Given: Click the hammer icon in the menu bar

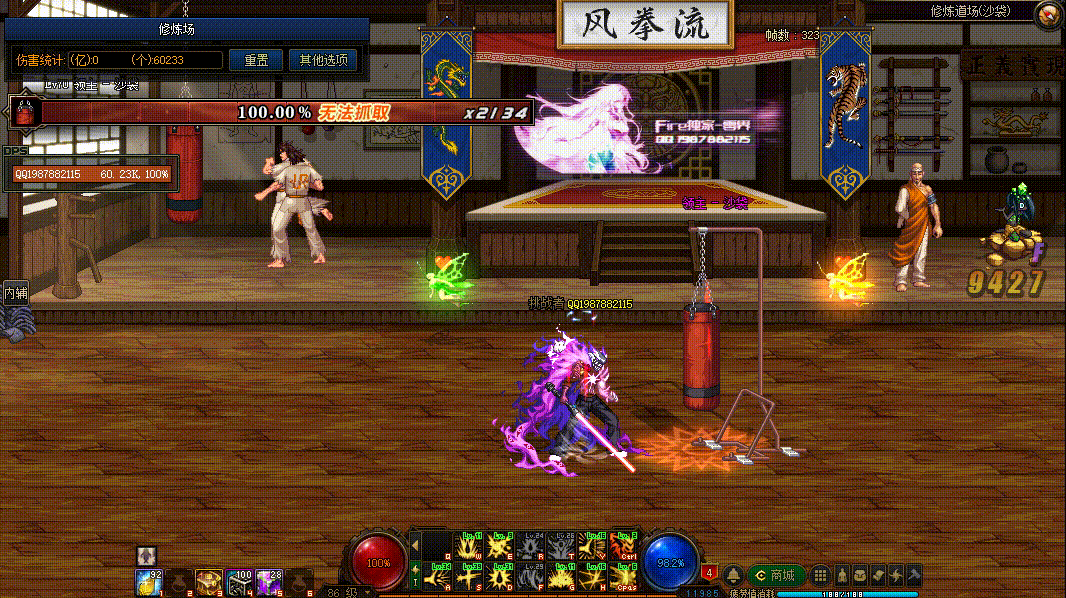Looking at the screenshot, I should click(x=912, y=575).
